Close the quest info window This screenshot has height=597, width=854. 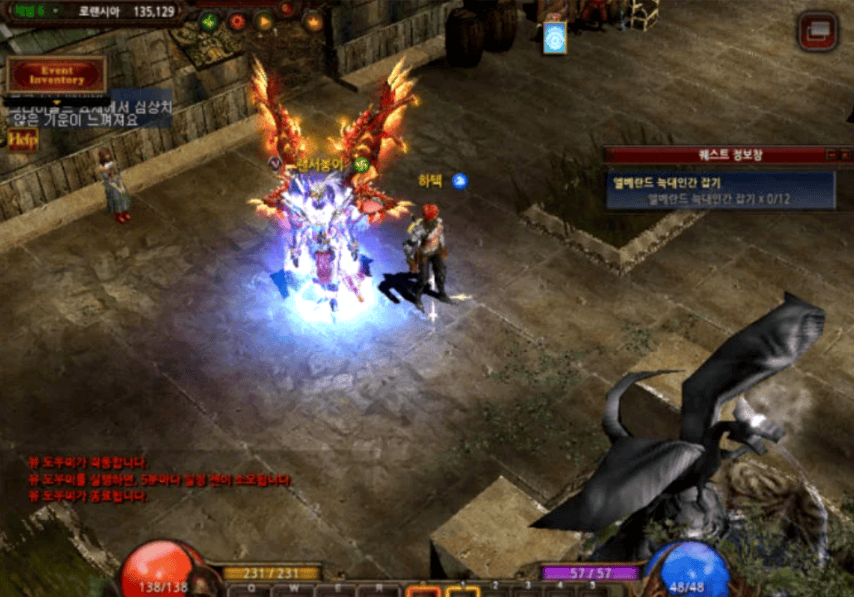[846, 155]
